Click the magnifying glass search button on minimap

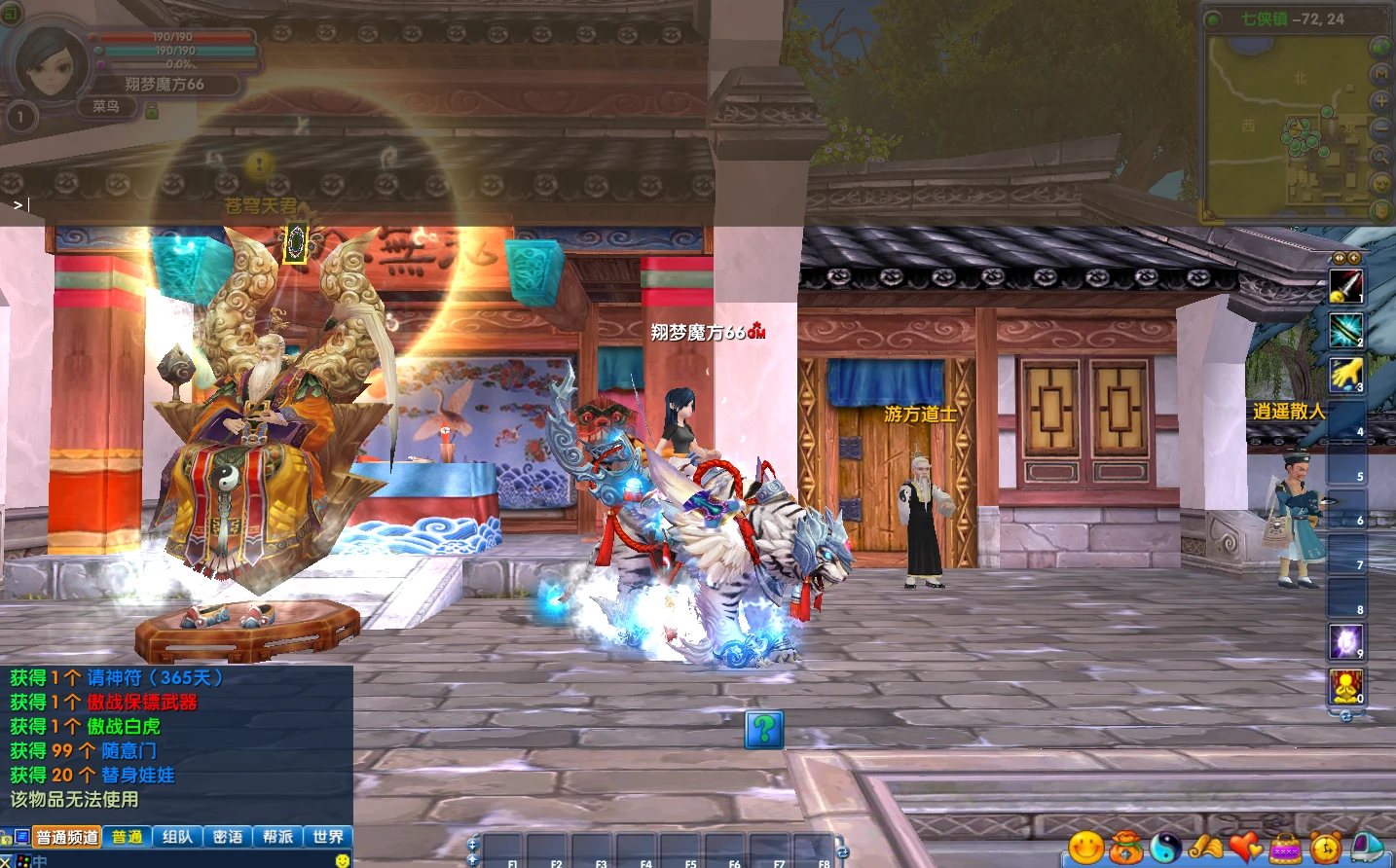1380,156
